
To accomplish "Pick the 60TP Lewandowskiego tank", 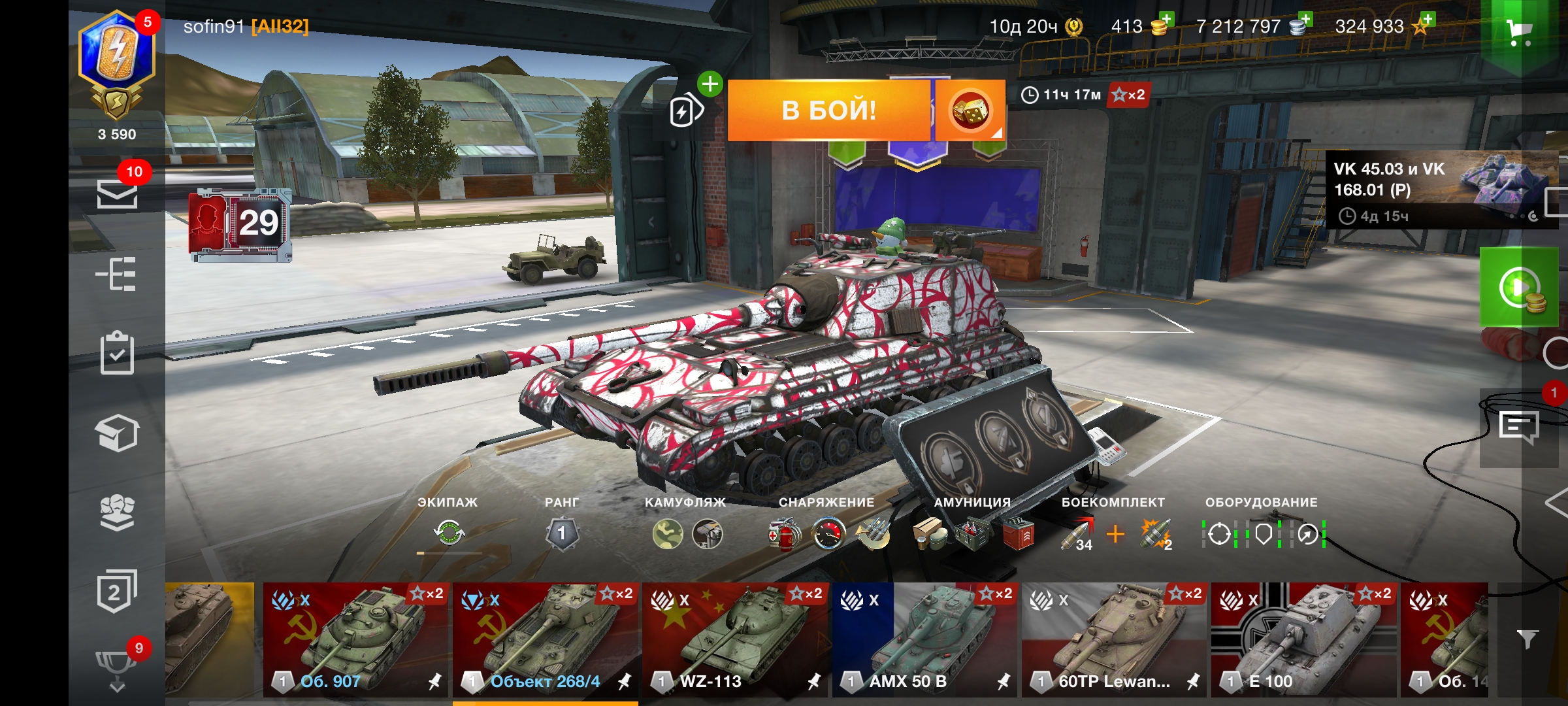I will point(1114,639).
